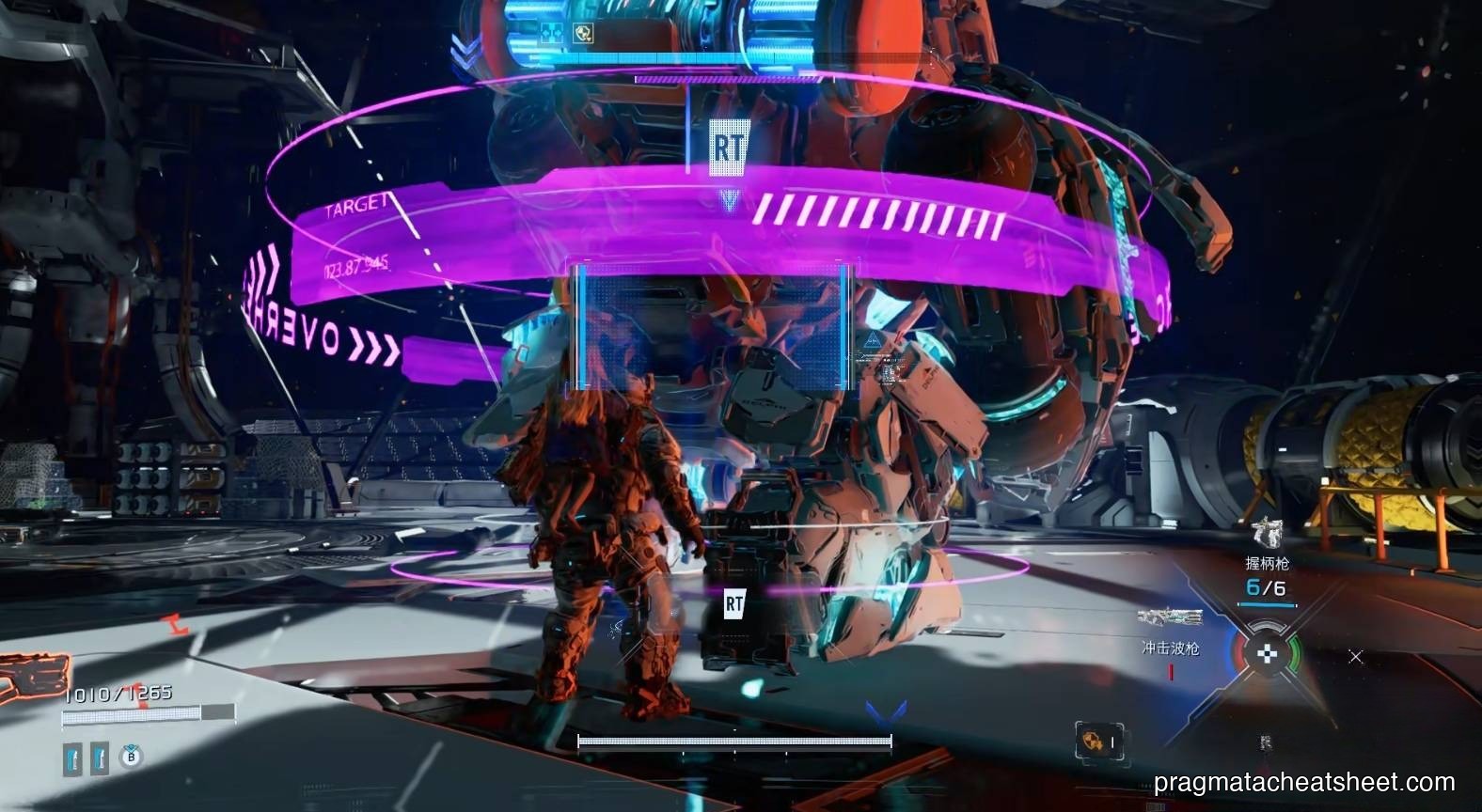Click the d-pad move icon beside the boss bar
1482x812 pixels.
click(552, 33)
